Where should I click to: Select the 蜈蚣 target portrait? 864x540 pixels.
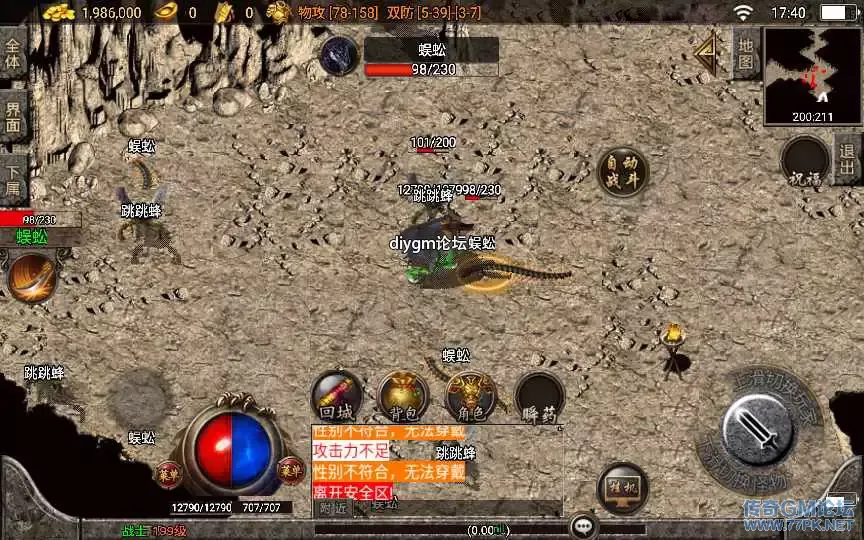[x=340, y=56]
